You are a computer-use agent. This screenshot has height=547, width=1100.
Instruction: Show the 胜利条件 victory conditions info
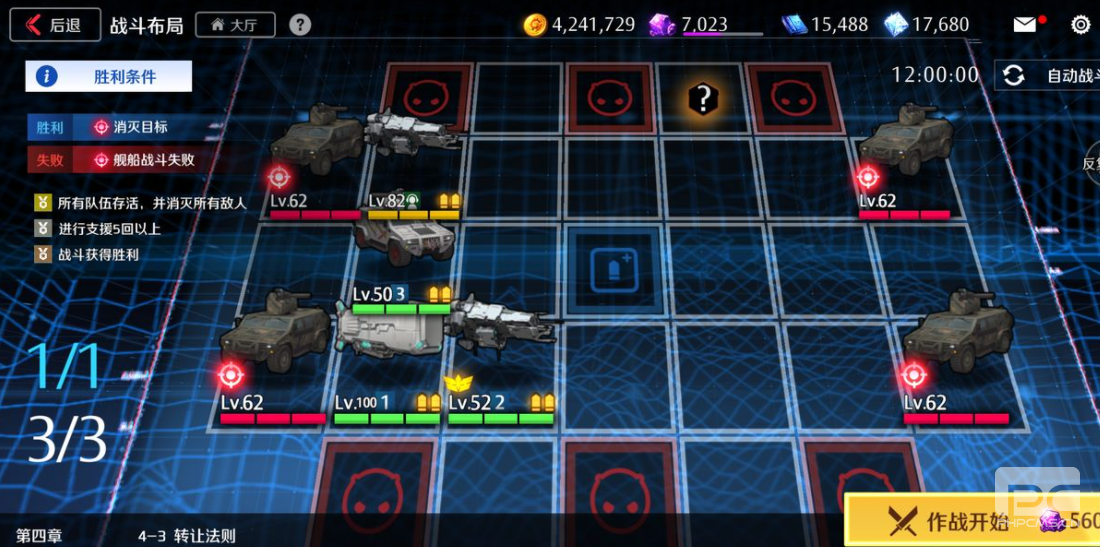[x=108, y=76]
